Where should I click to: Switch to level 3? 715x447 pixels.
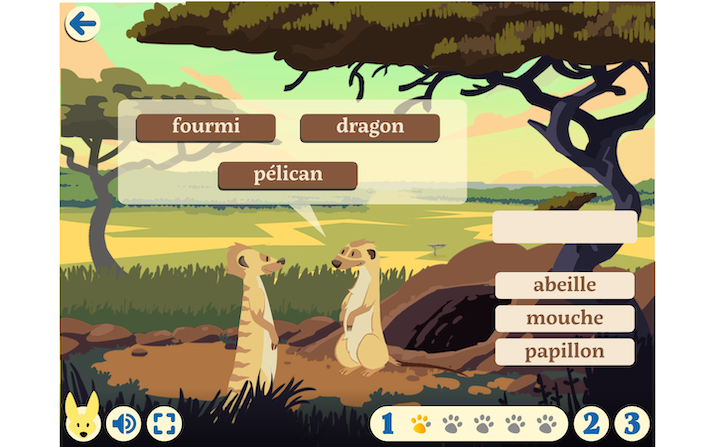point(630,423)
